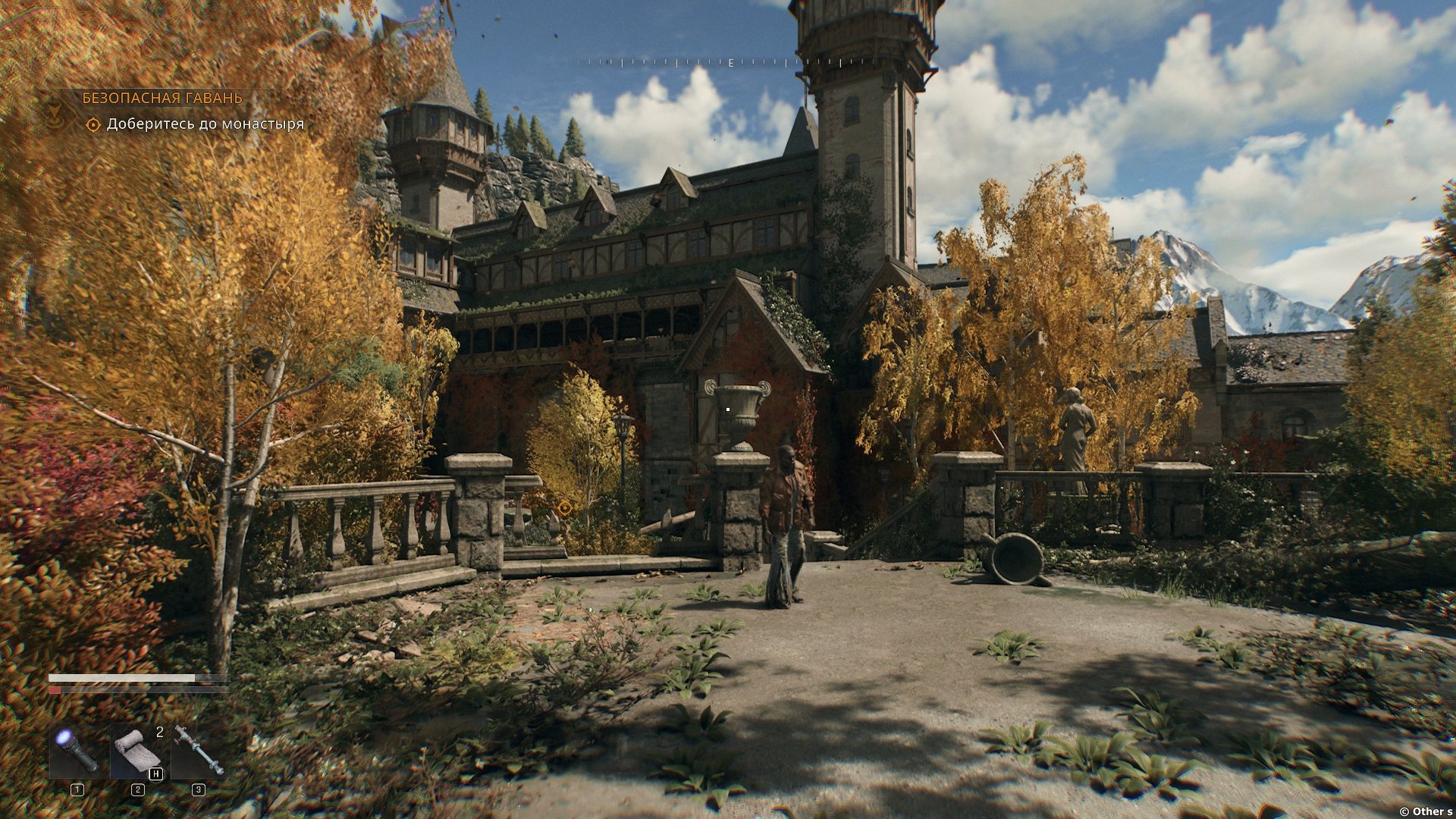Use the bandage roll in the hotbar
Image resolution: width=1456 pixels, height=819 pixels.
pyautogui.click(x=137, y=751)
